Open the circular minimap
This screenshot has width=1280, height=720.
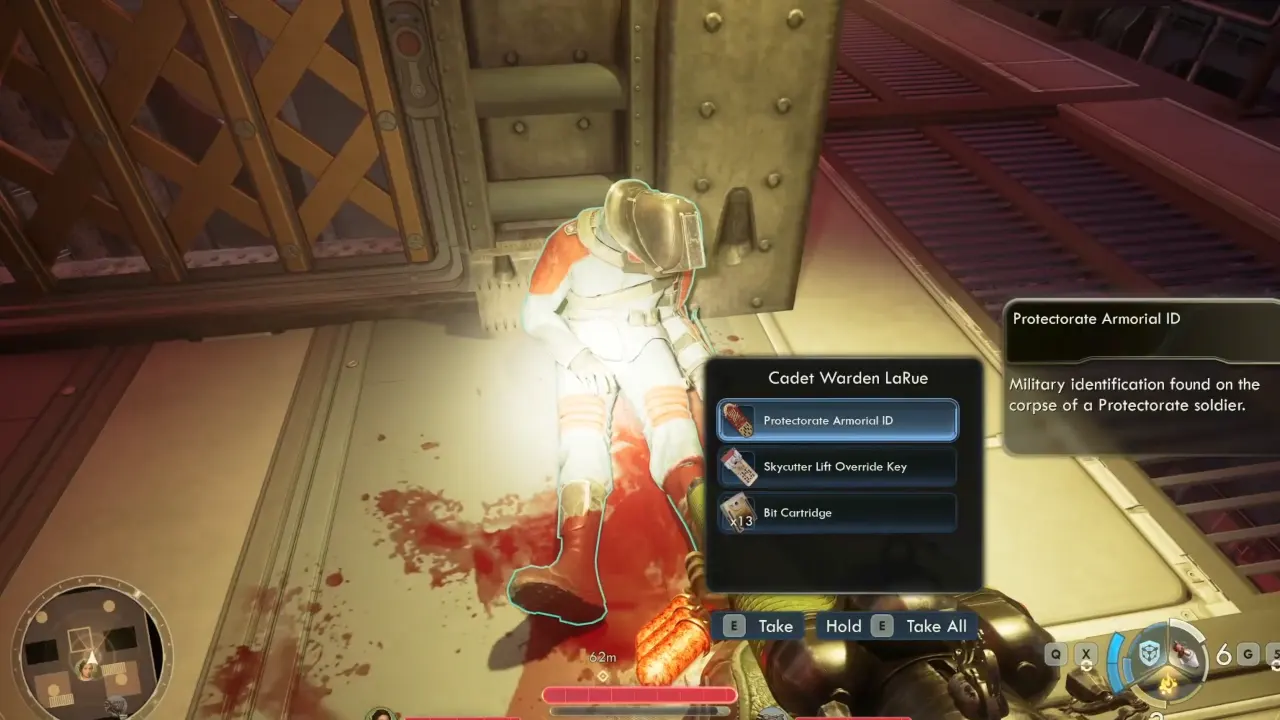click(92, 651)
